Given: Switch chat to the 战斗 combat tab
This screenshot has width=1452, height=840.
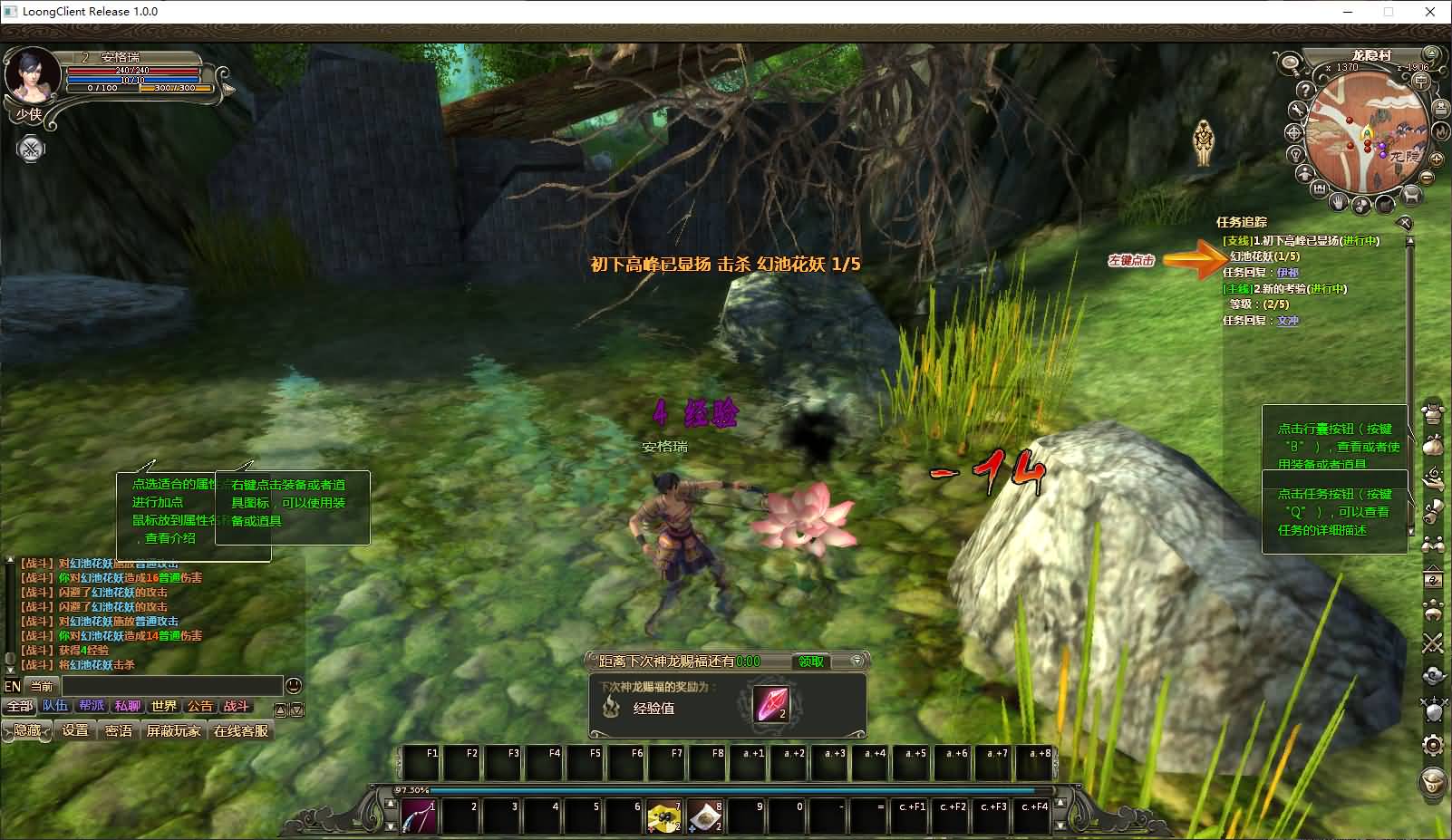Looking at the screenshot, I should (236, 706).
